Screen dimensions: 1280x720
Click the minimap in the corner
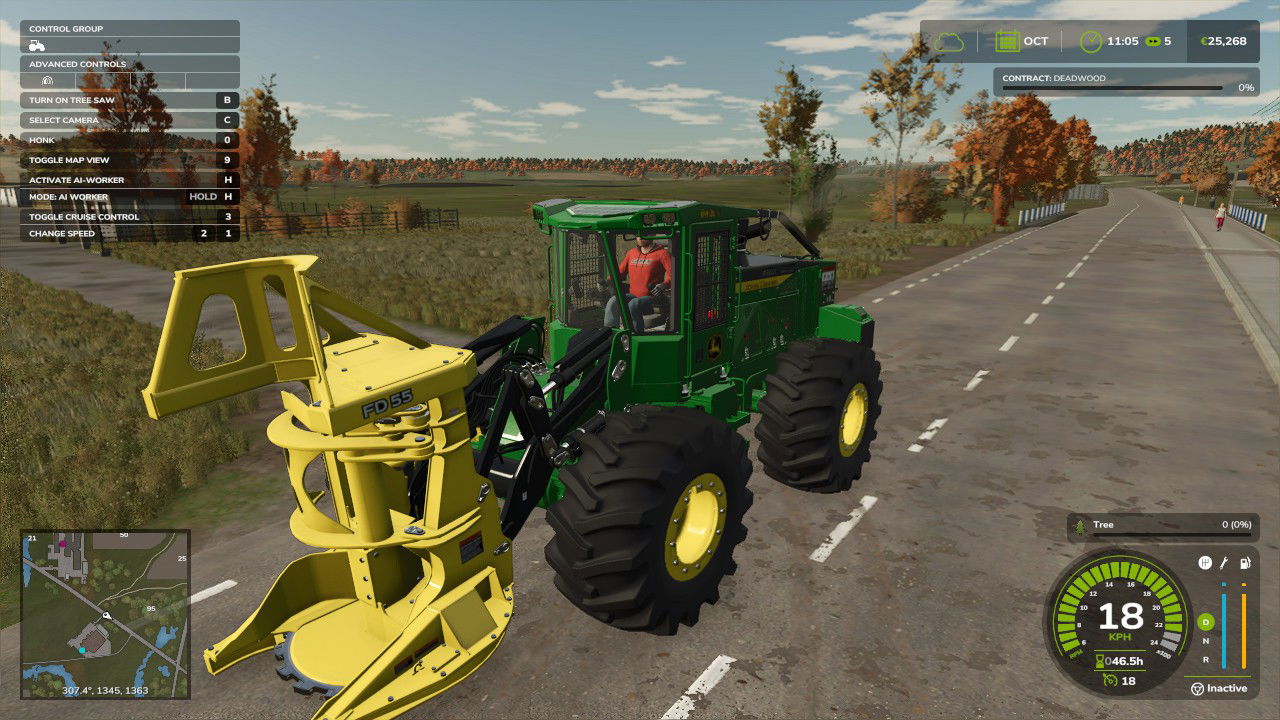pos(105,615)
